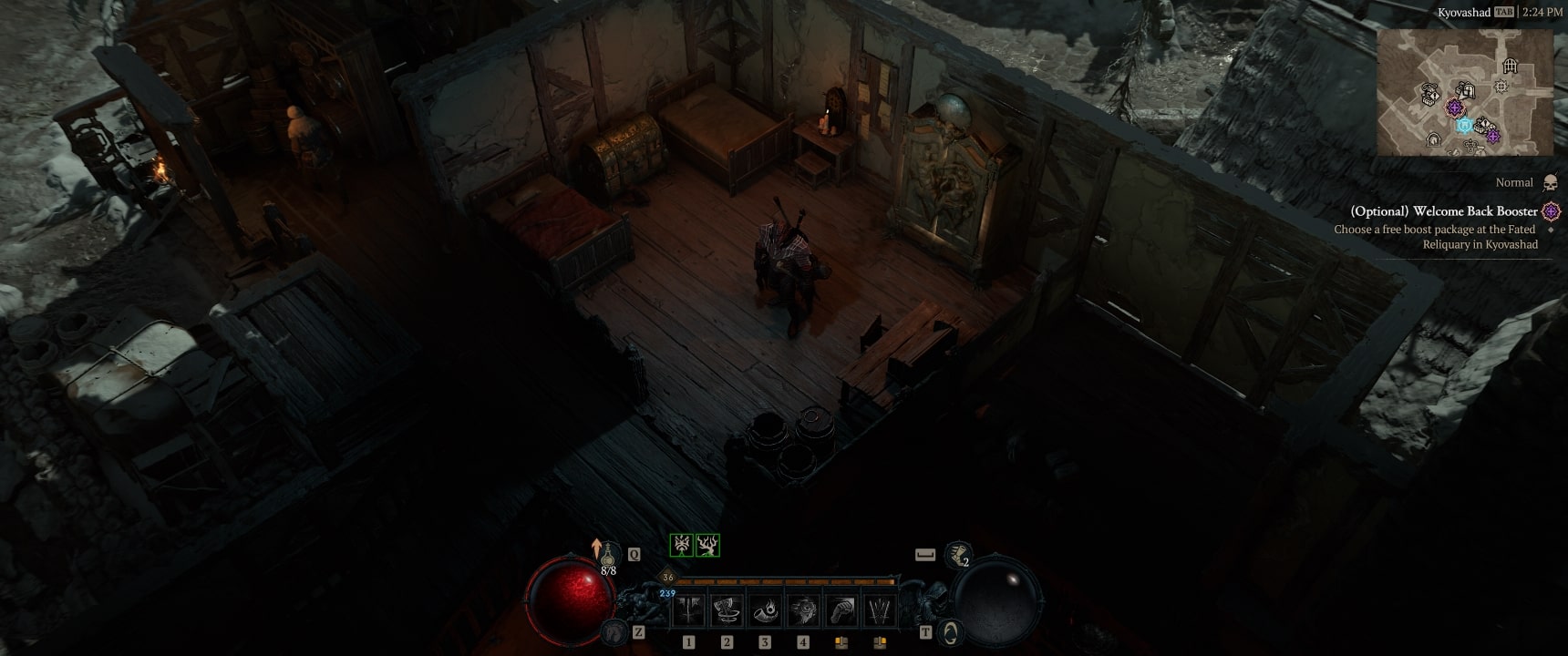Select the crossed weapons skill slot
Screen dimensions: 1568x656
[x=879, y=610]
